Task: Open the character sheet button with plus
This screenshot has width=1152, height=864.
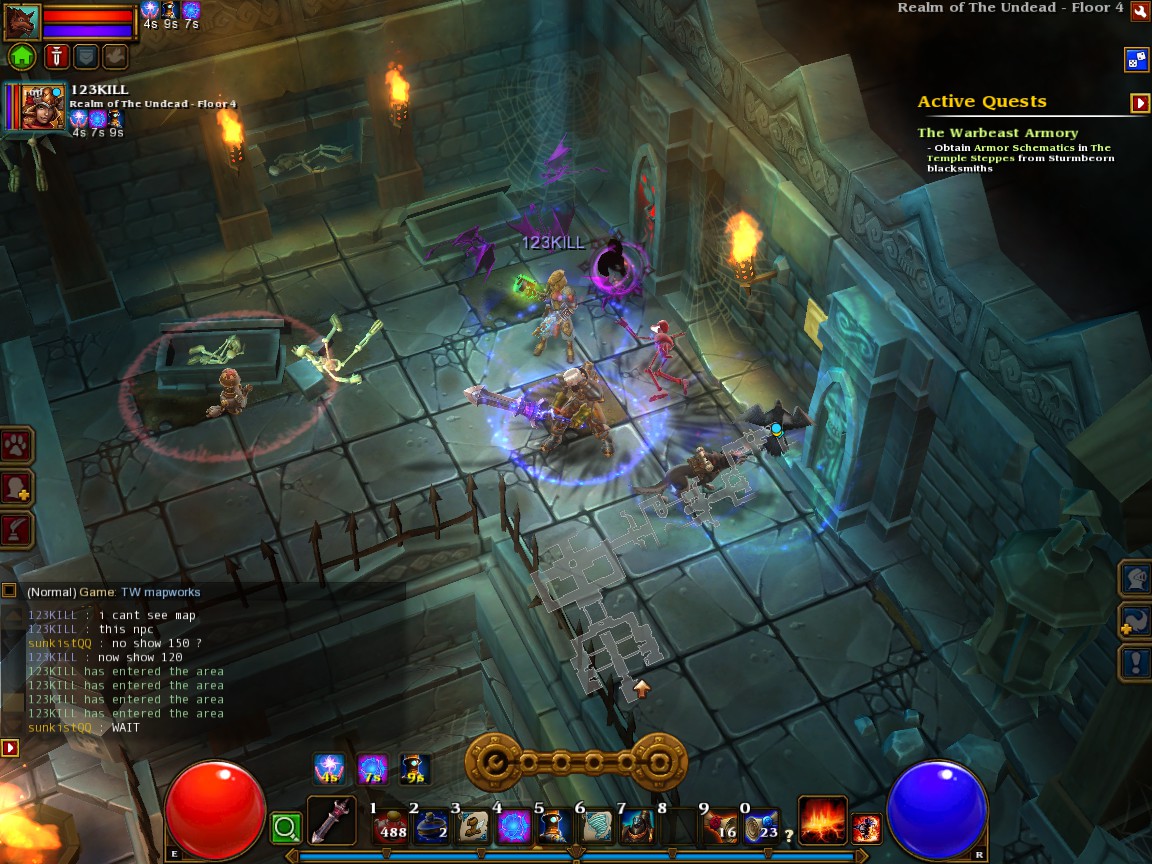Action: coord(18,488)
